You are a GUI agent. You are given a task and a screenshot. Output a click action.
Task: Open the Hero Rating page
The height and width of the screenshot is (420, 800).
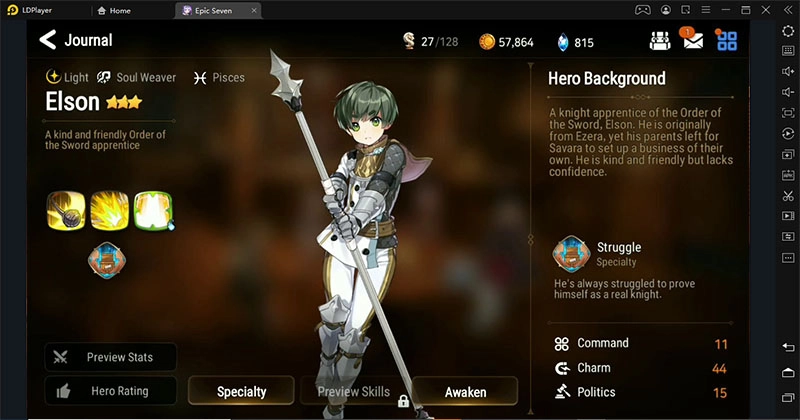click(x=111, y=391)
